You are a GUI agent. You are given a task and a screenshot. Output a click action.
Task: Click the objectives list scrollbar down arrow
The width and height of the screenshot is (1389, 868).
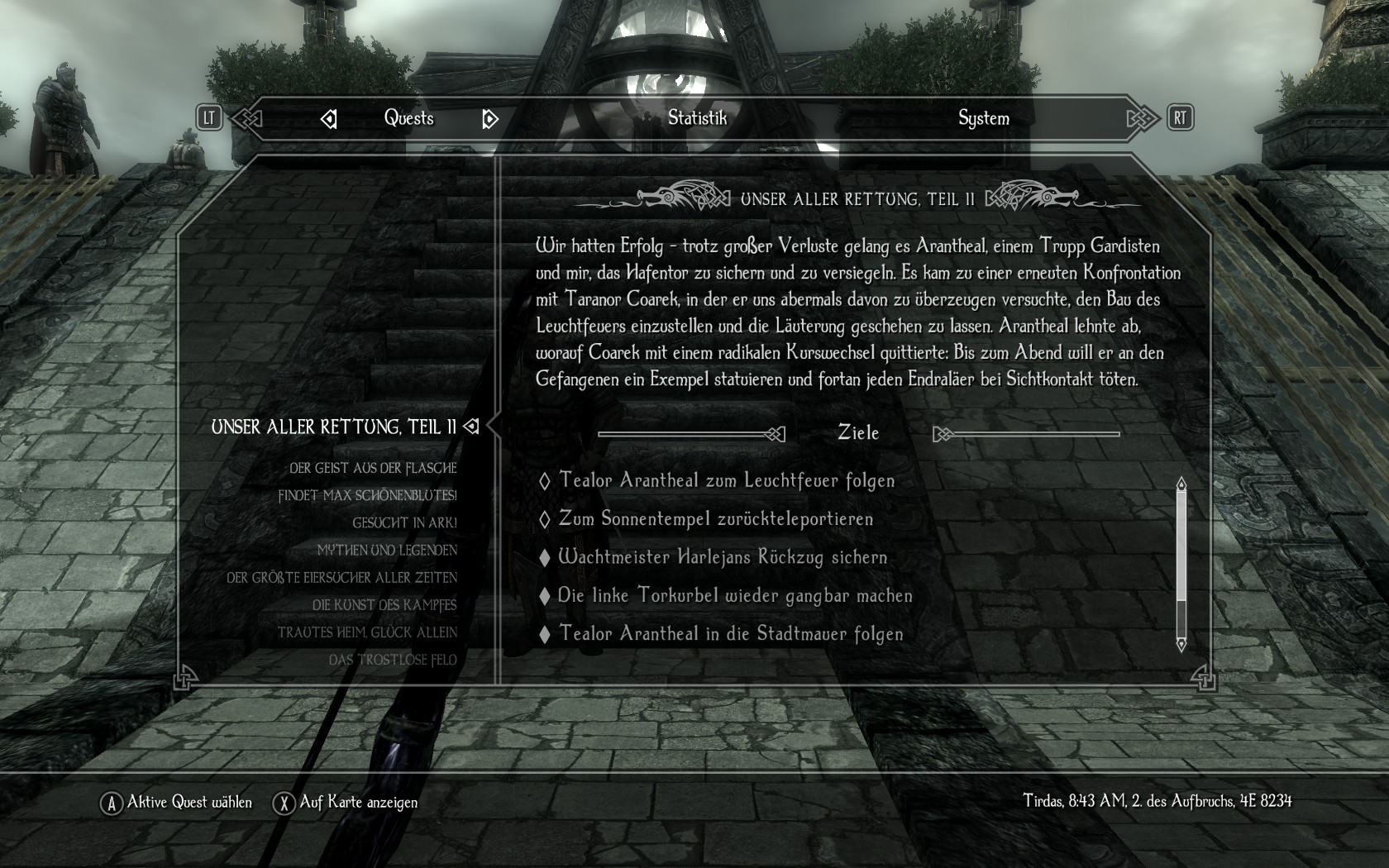(1181, 644)
